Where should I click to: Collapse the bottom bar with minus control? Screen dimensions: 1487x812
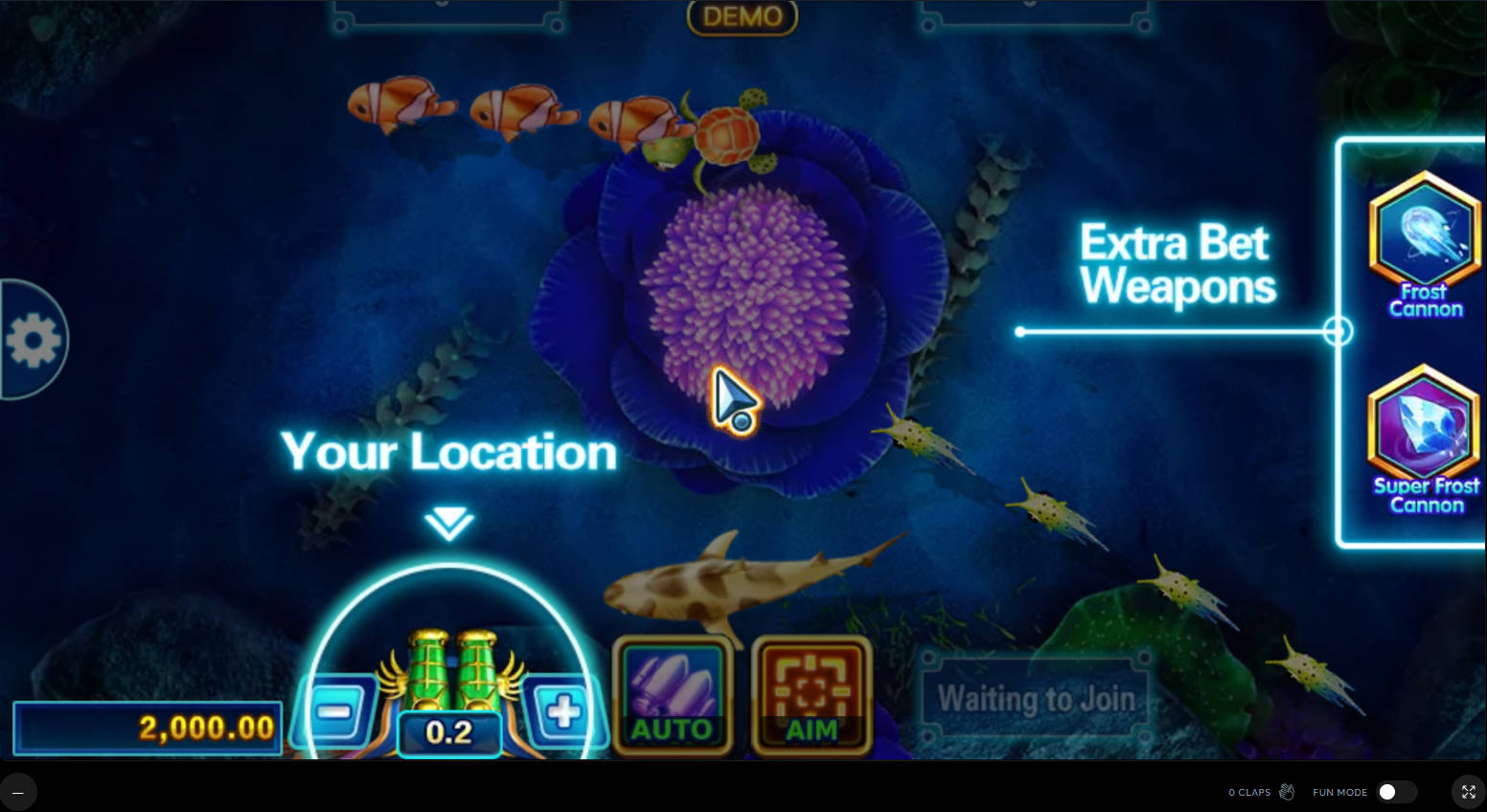point(19,792)
